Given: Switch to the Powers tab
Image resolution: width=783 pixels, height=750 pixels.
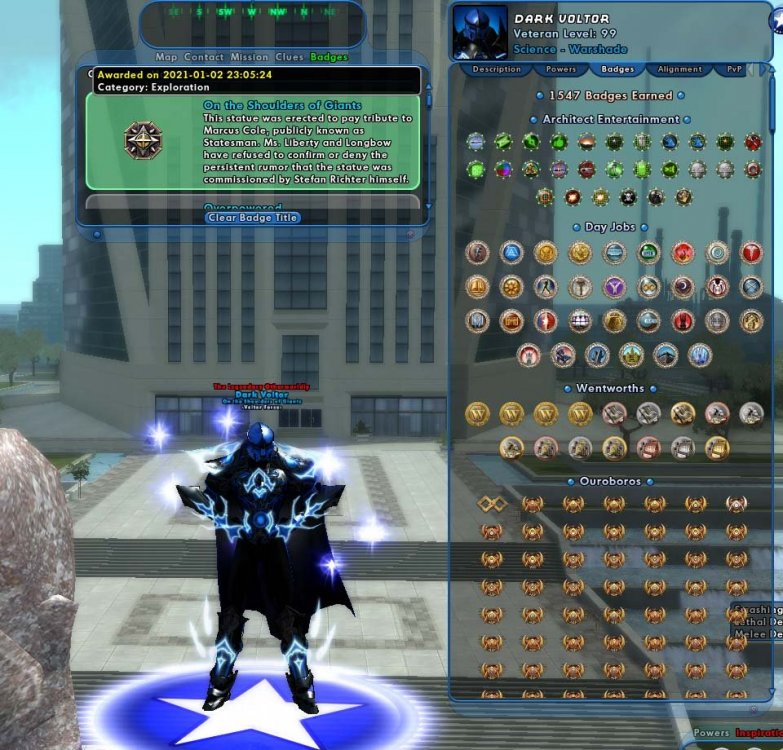Looking at the screenshot, I should (x=560, y=70).
